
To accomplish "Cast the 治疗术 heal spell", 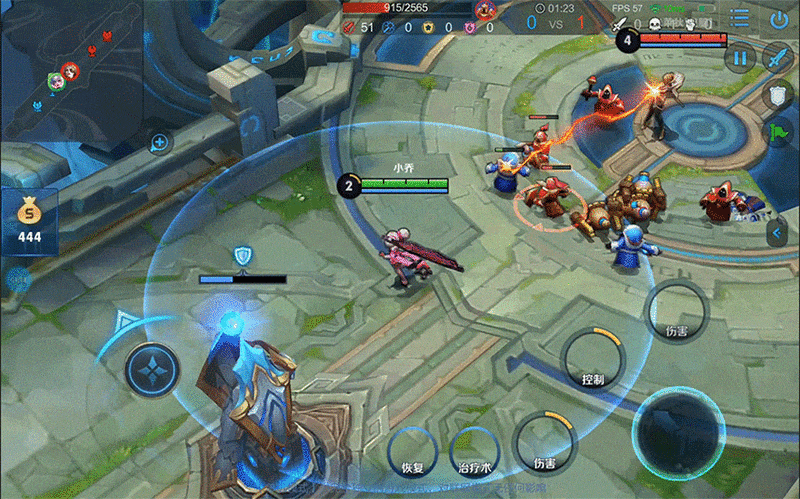I will pos(476,449).
